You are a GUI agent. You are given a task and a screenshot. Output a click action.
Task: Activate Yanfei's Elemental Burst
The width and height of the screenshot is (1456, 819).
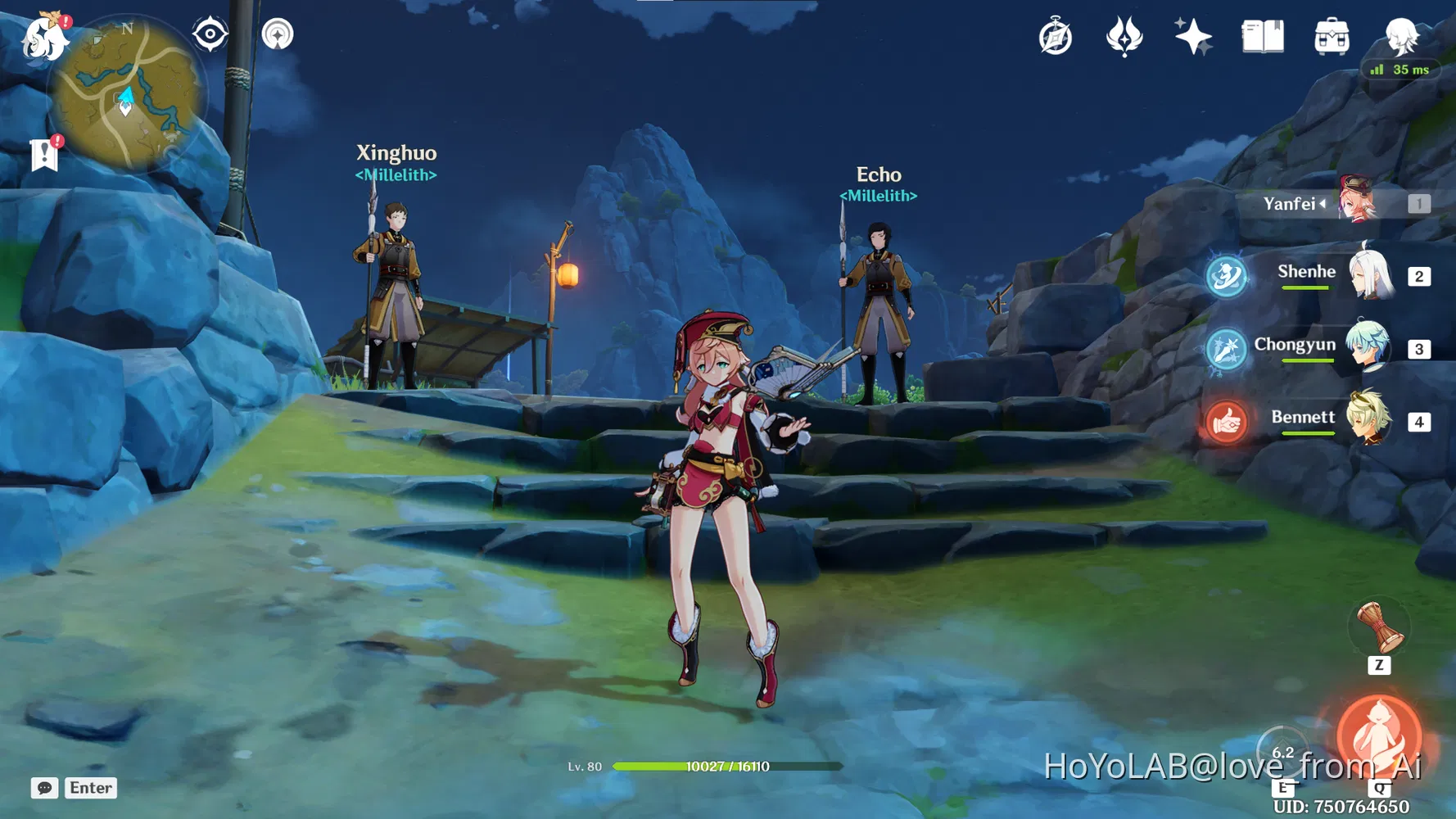[x=1380, y=738]
